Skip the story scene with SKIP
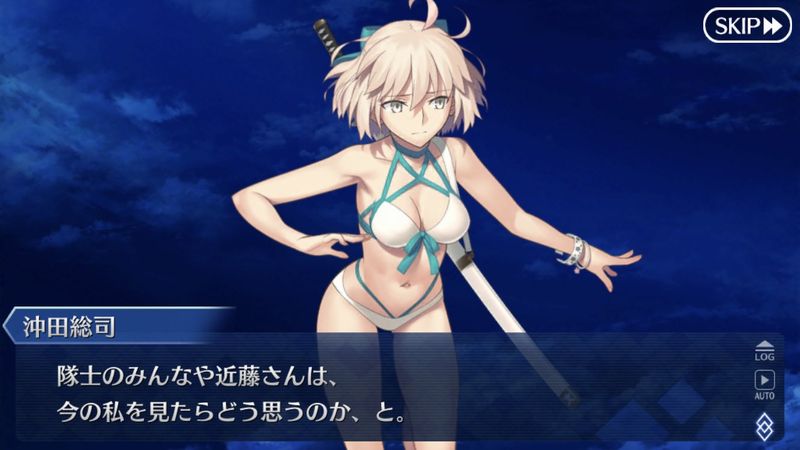Screen dimensions: 800x450 pyautogui.click(x=746, y=26)
